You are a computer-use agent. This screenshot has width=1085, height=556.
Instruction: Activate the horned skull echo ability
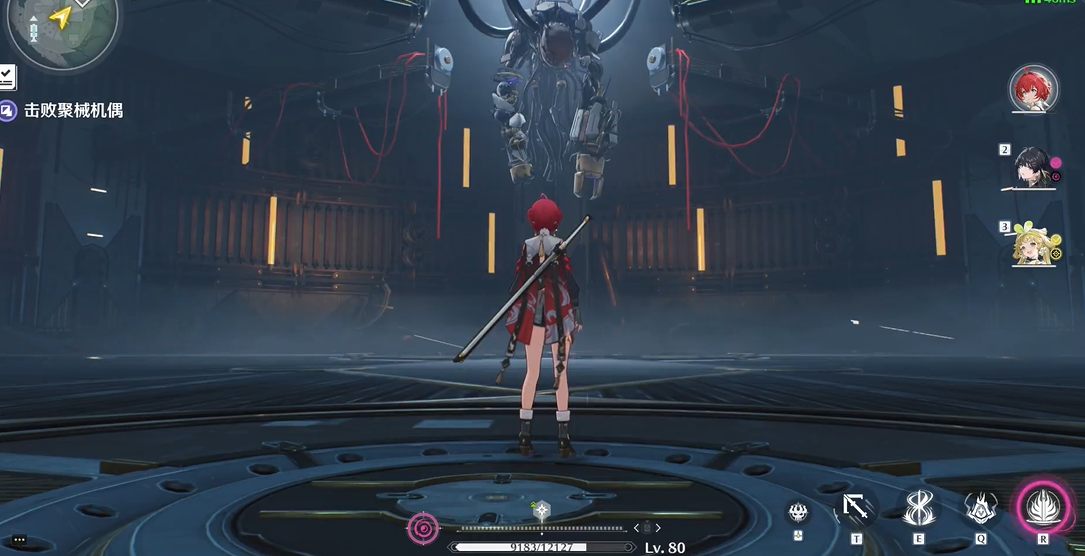click(x=797, y=512)
